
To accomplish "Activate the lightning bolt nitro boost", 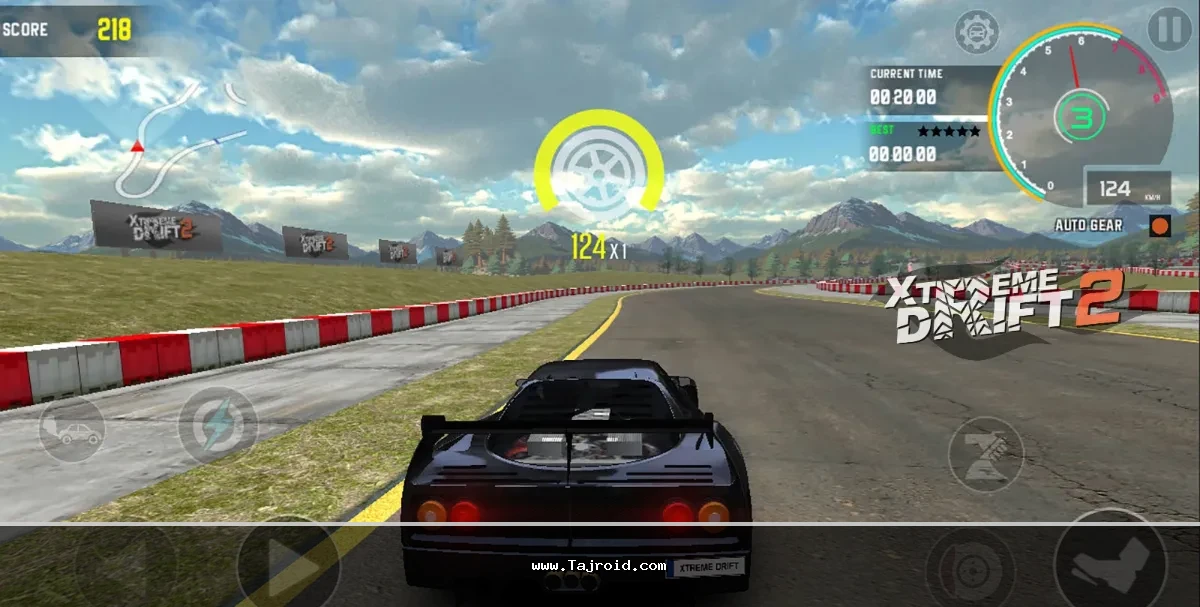I will coord(217,425).
